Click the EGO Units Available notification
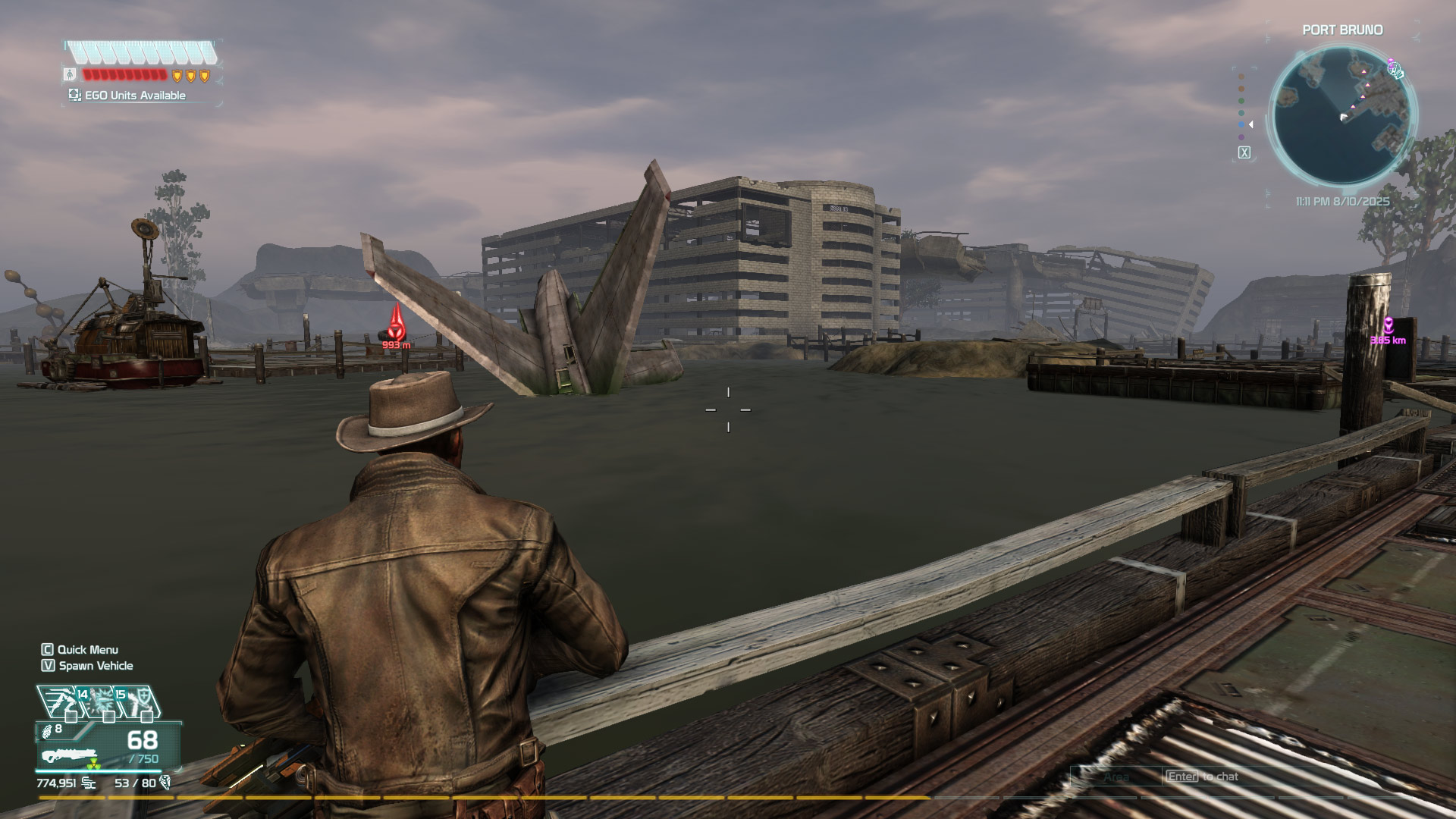This screenshot has height=819, width=1456. (x=127, y=96)
